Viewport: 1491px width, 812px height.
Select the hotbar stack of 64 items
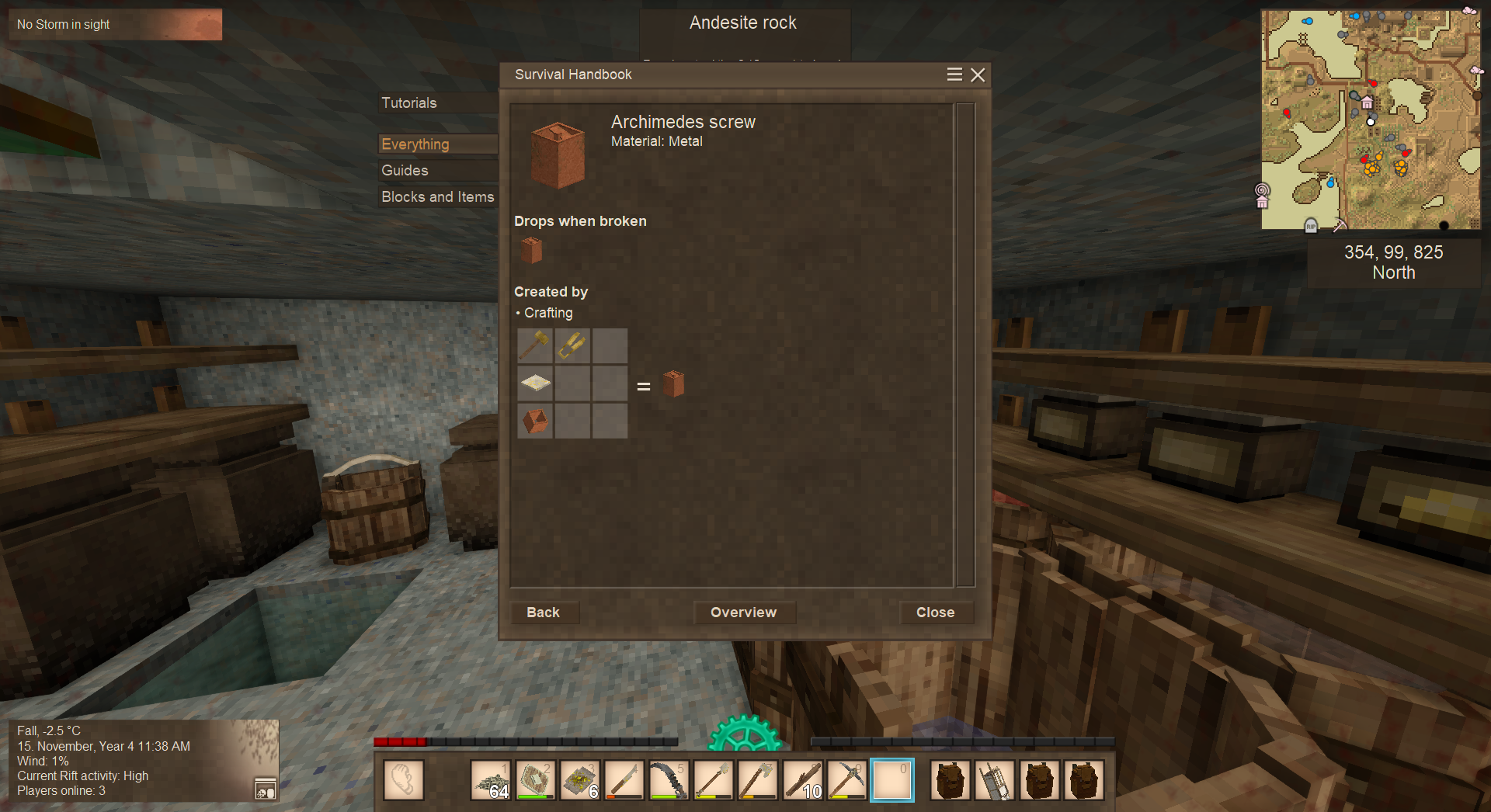(x=491, y=779)
